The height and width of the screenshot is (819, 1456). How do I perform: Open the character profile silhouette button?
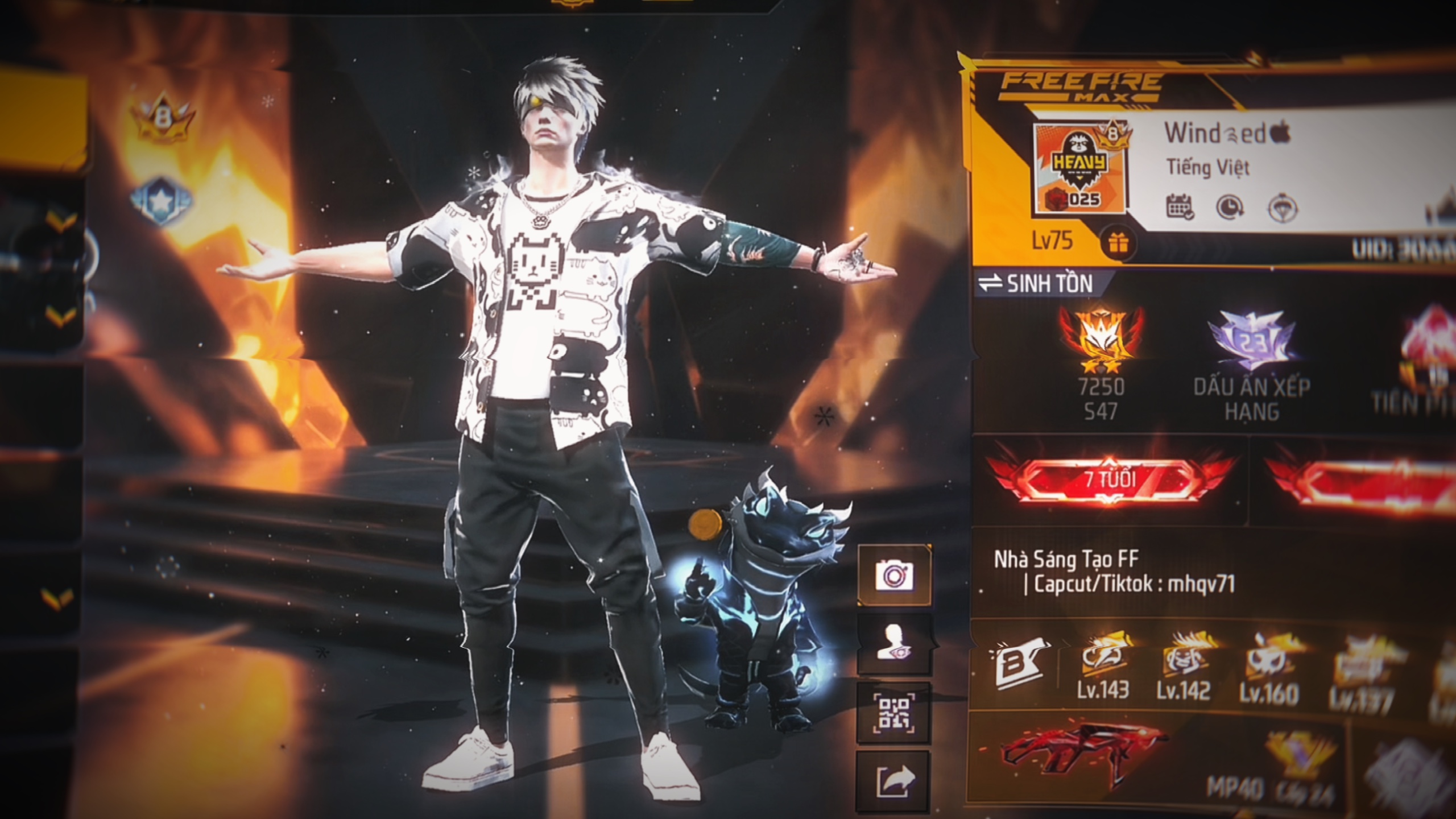(x=894, y=644)
